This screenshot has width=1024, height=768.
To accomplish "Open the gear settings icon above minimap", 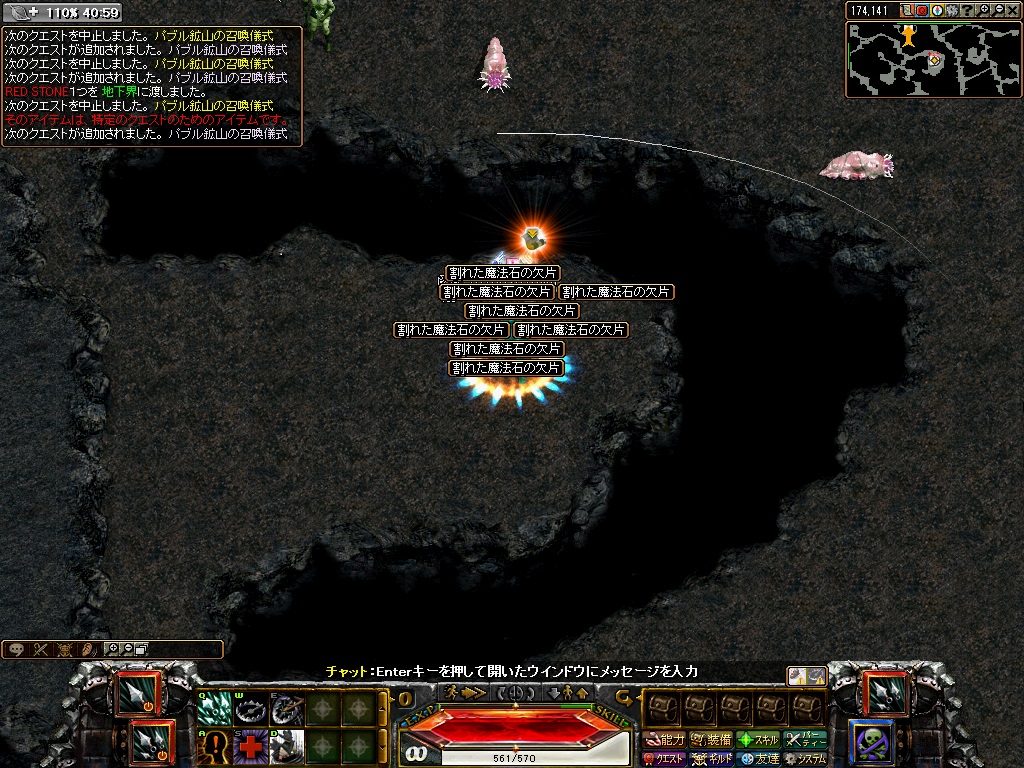I will click(953, 10).
